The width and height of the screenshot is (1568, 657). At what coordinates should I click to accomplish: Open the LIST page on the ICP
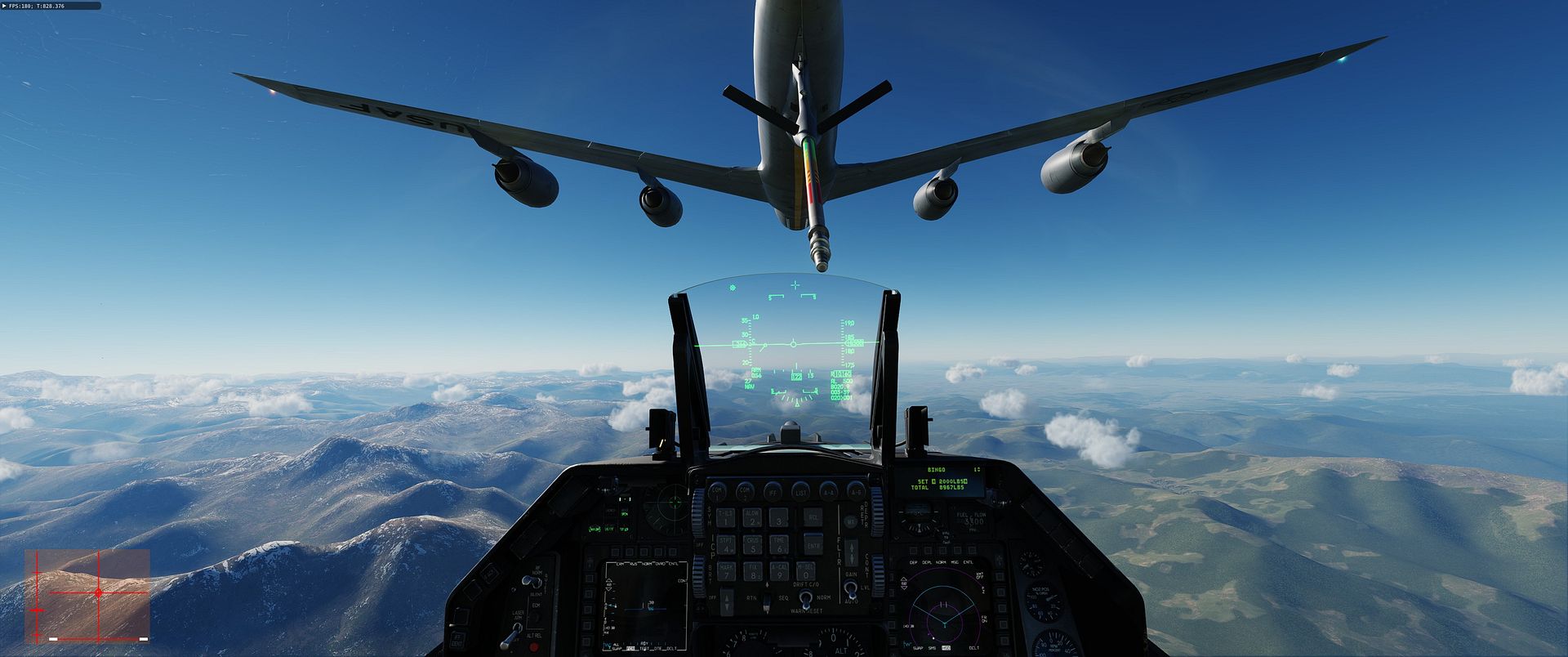click(801, 492)
